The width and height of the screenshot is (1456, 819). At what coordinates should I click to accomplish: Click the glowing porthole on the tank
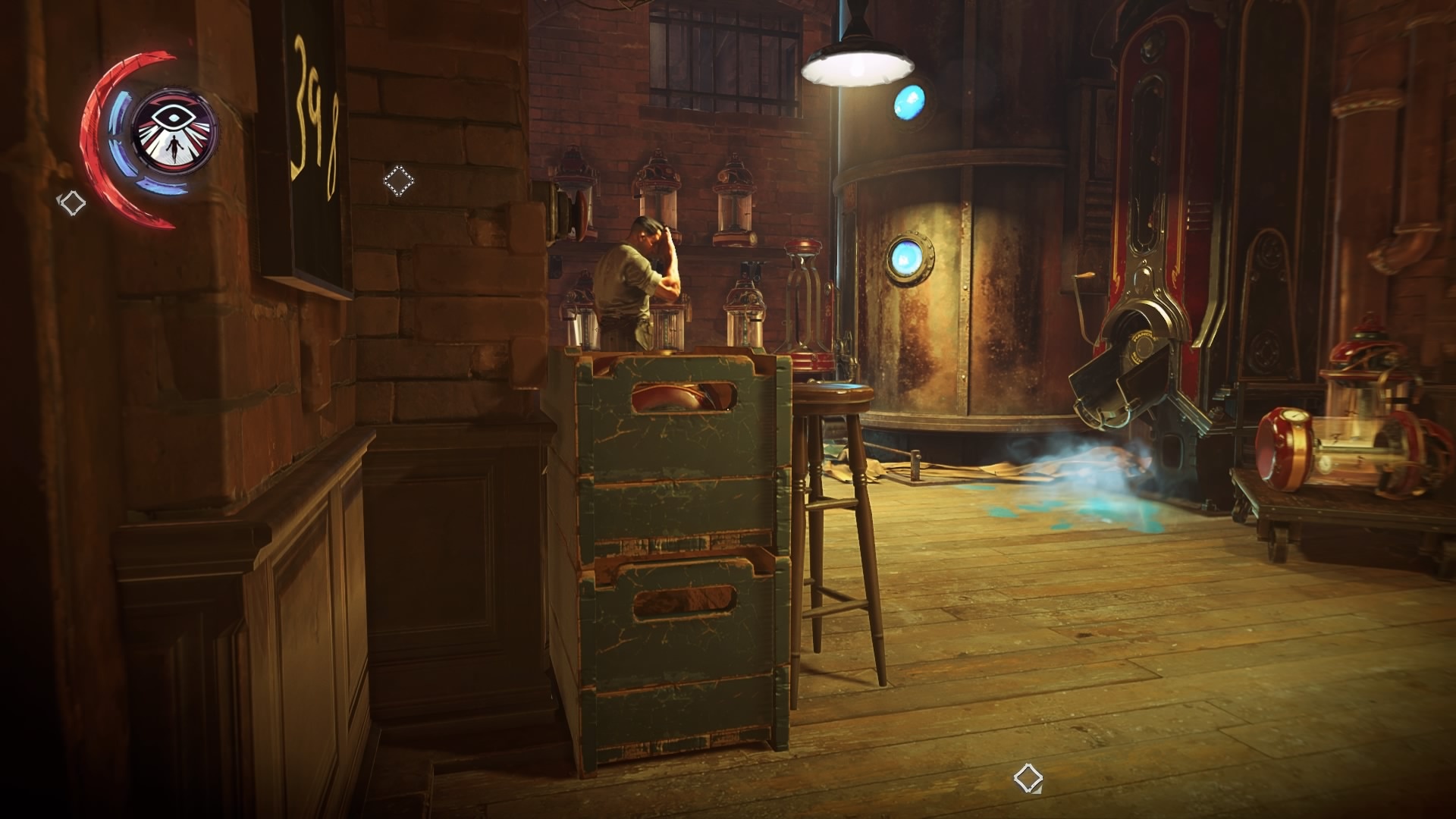coord(908,258)
